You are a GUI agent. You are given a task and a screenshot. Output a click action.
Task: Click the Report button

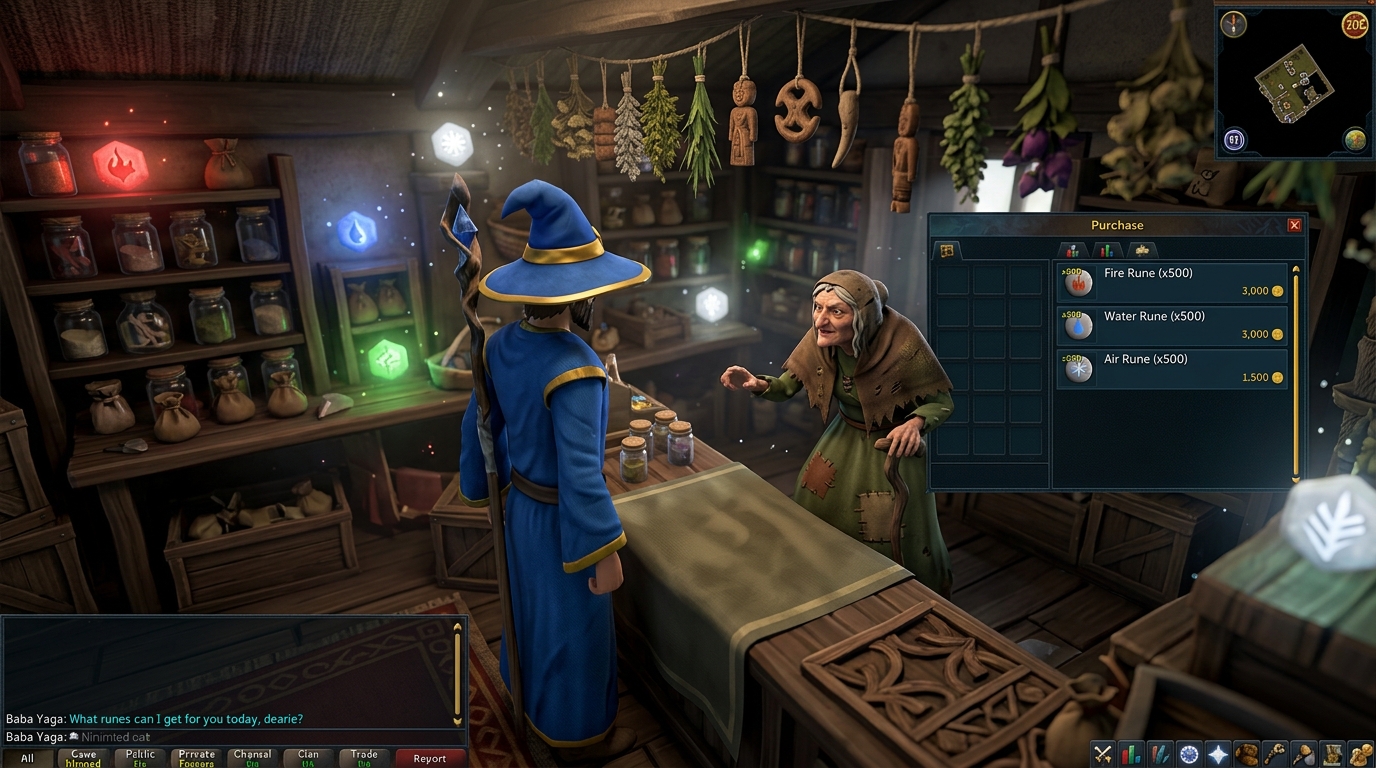coord(430,758)
